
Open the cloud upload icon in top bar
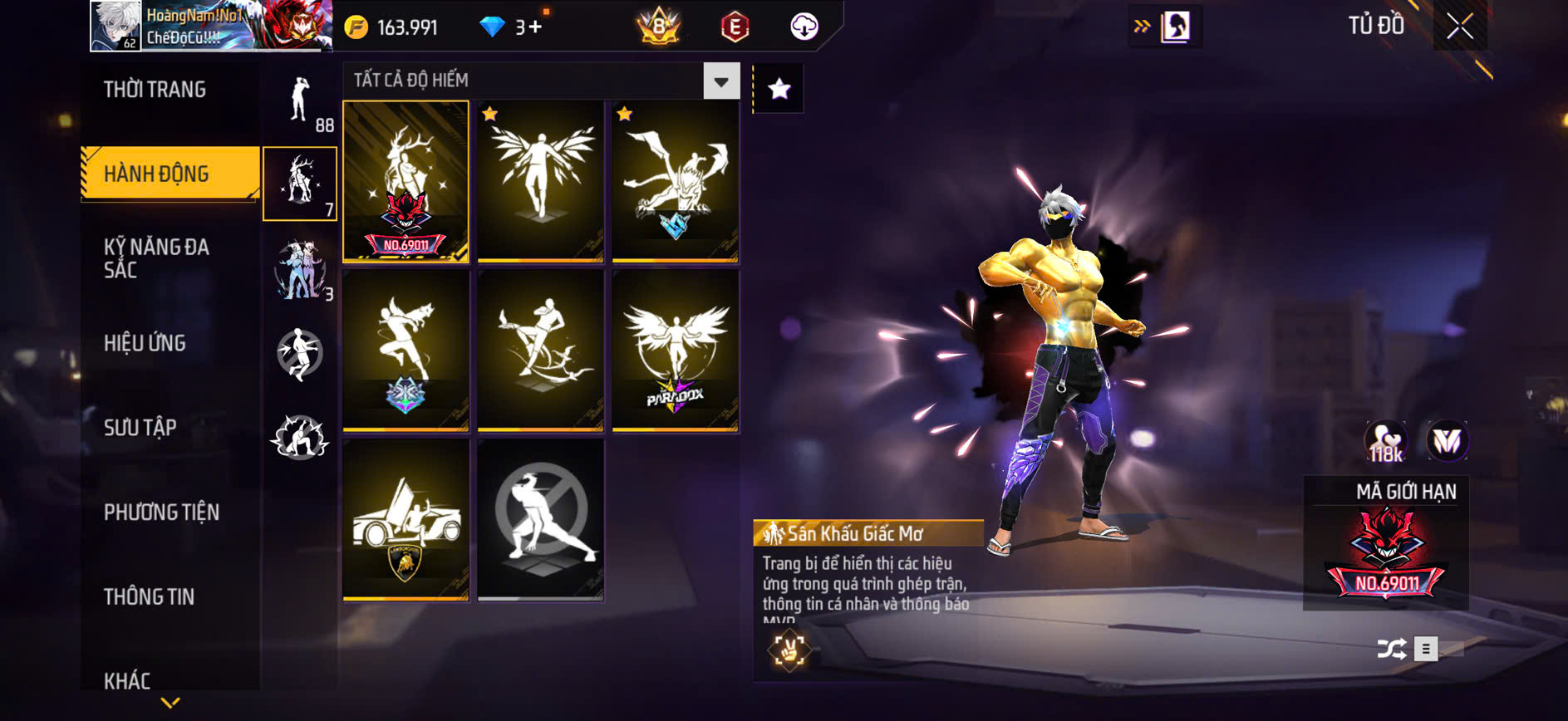(x=801, y=26)
